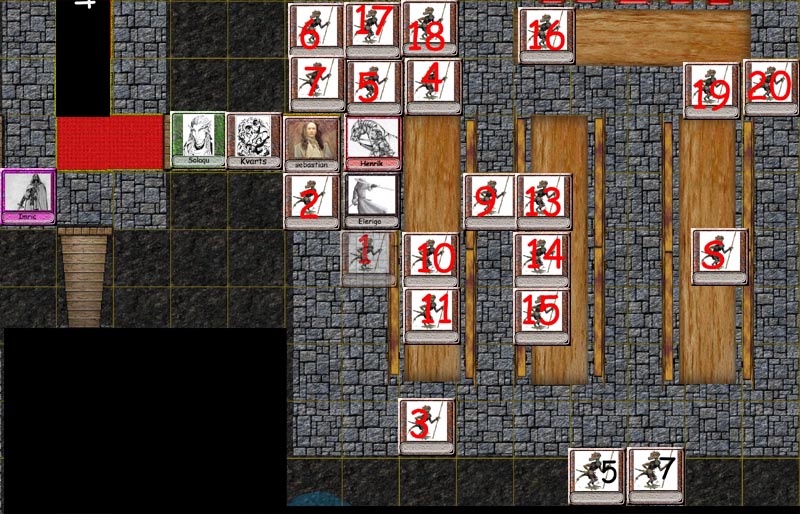Image resolution: width=800 pixels, height=514 pixels.
Task: Select enemy token number 15
Action: coord(543,314)
